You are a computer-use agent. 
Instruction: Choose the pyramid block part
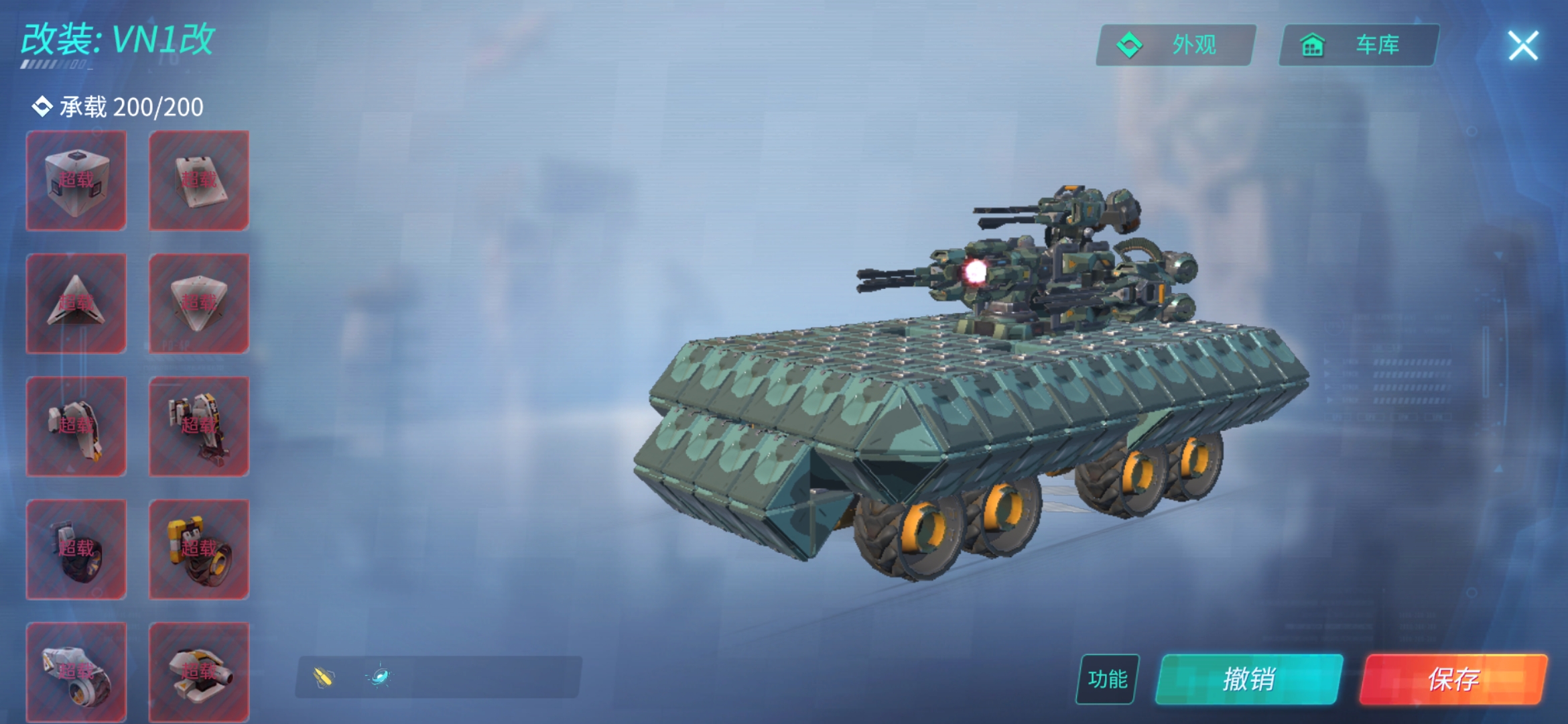[x=198, y=303]
